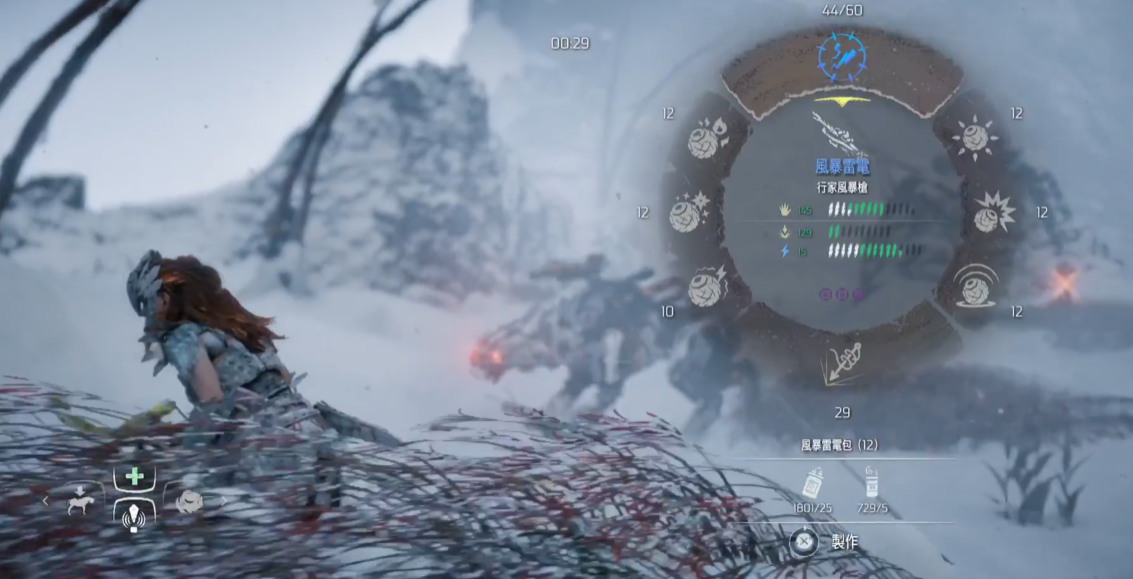Screen dimensions: 1133x579
Task: Cycle quick tools with the right arrow
Action: coord(223,500)
